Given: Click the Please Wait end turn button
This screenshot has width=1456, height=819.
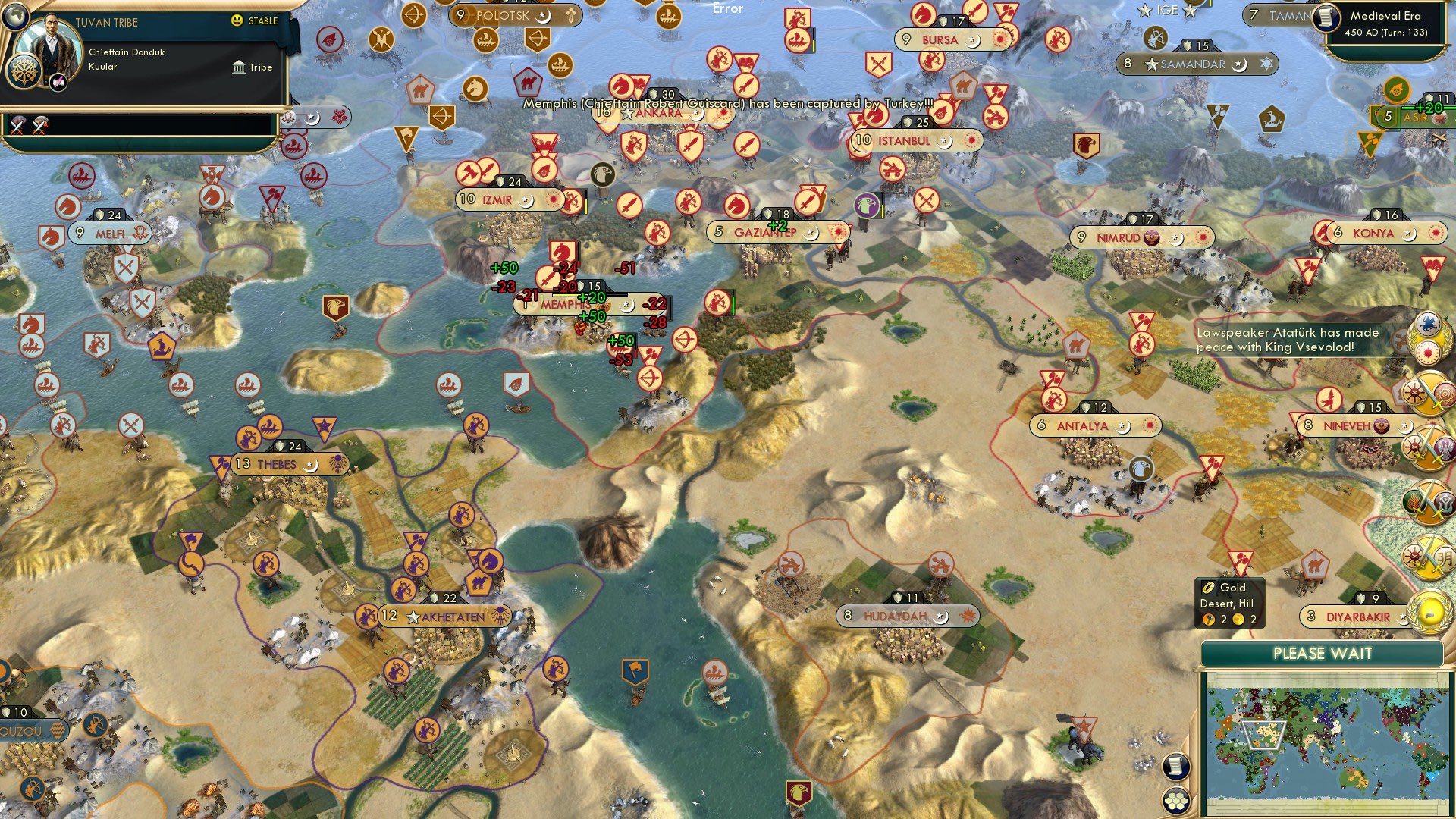Looking at the screenshot, I should [x=1322, y=654].
